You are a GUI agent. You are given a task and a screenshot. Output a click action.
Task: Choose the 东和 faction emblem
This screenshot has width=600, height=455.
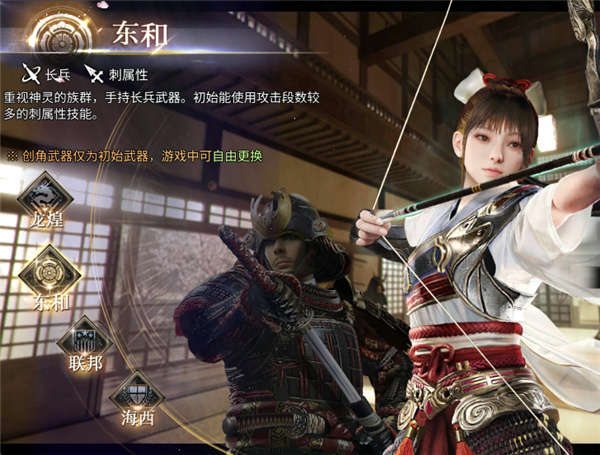[46, 270]
